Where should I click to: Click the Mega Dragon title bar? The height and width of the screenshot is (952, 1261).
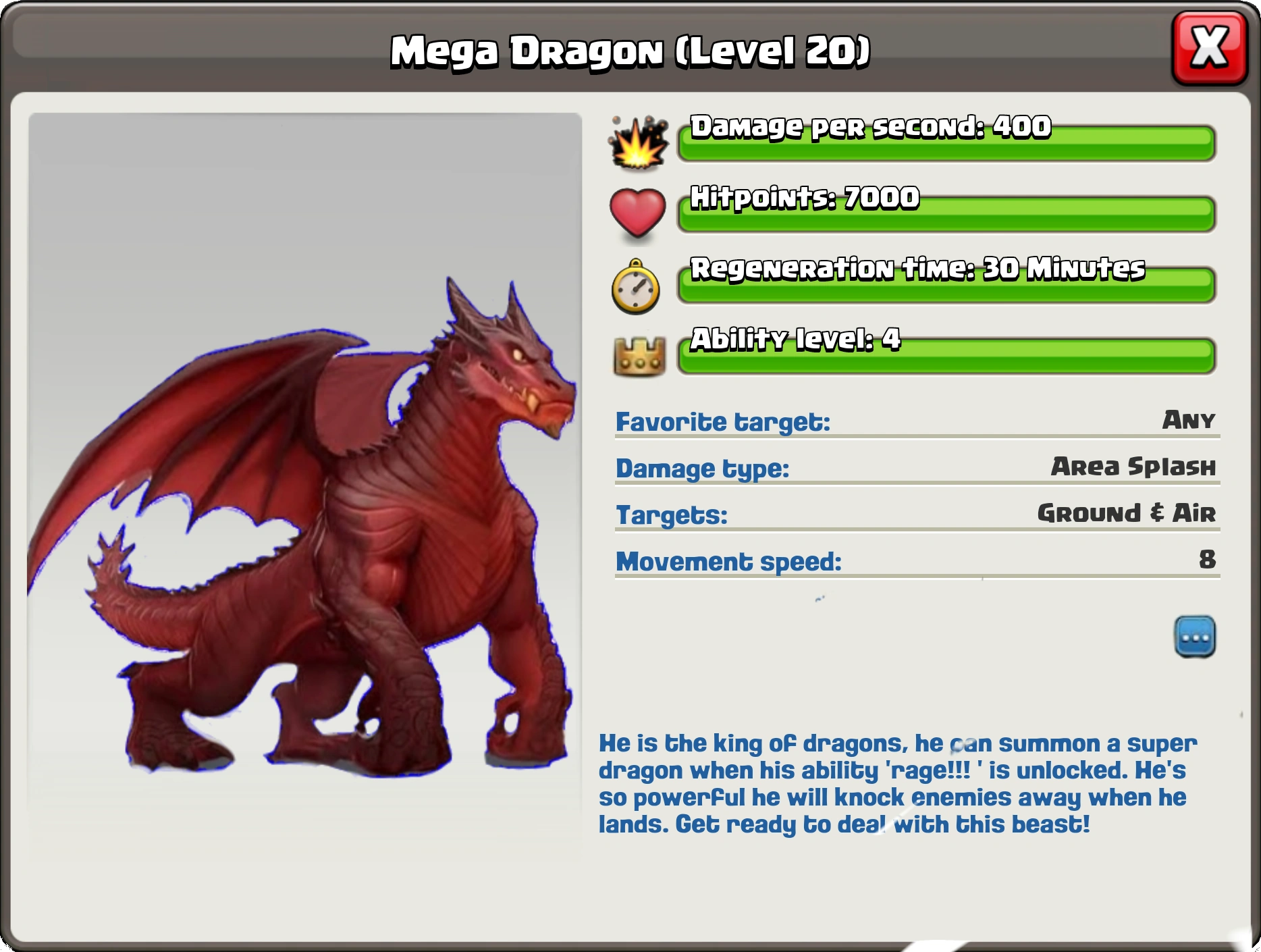pyautogui.click(x=630, y=51)
